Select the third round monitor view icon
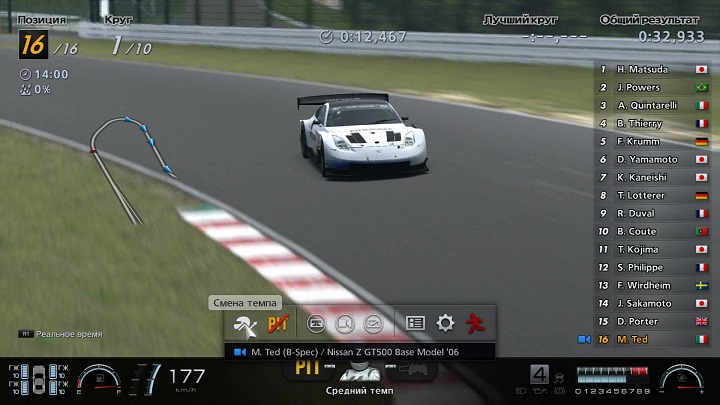720x405 pixels. (373, 323)
